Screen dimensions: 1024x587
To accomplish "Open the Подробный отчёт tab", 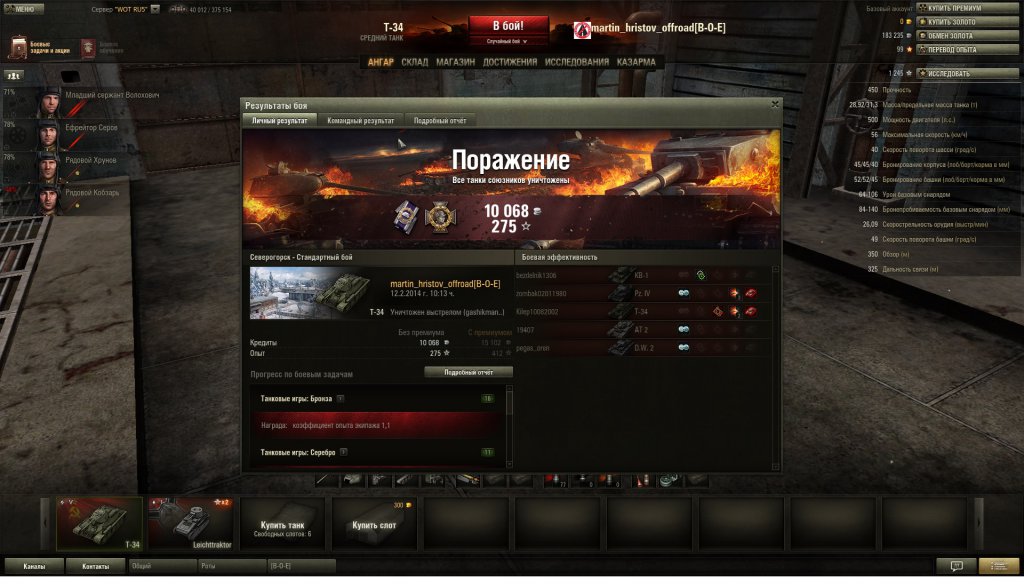I will [439, 120].
